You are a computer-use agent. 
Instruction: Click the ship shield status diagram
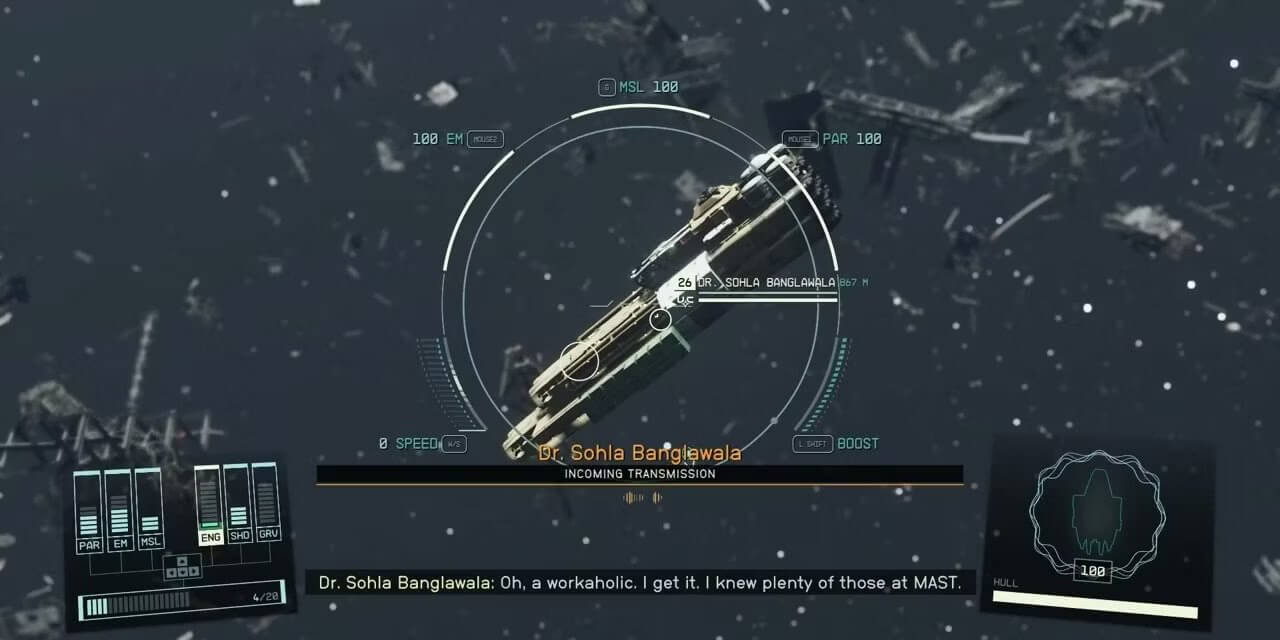1097,512
